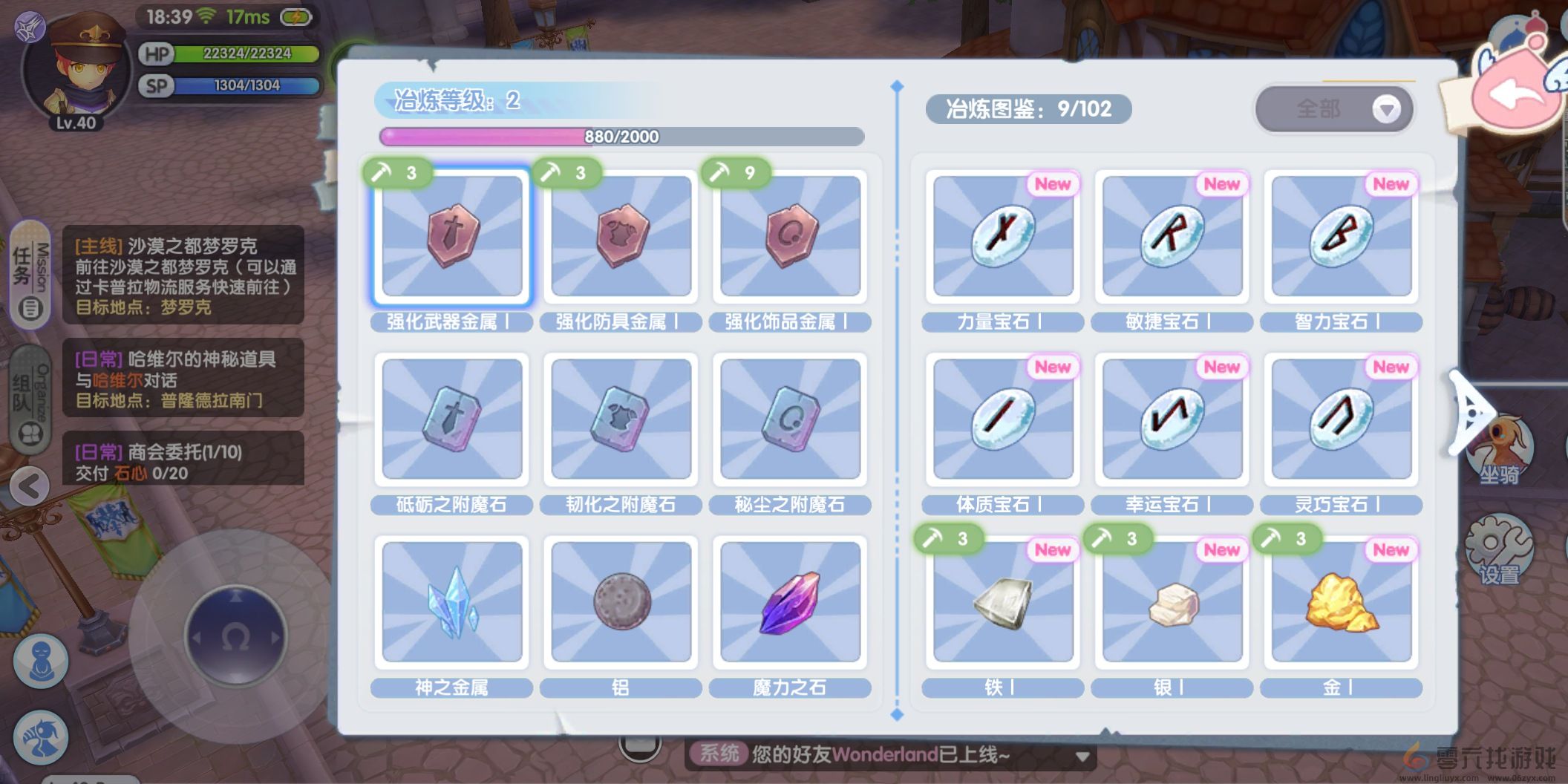Select the 砥砺之附魔石 item
This screenshot has height=784, width=1568.
coord(451,419)
